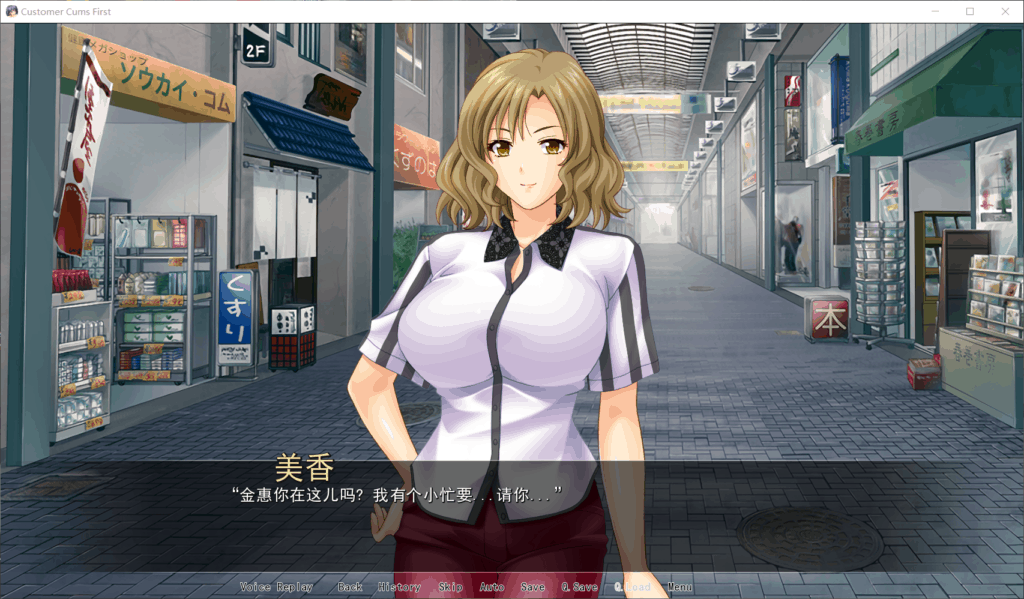Open the dialogue History log

pos(399,587)
